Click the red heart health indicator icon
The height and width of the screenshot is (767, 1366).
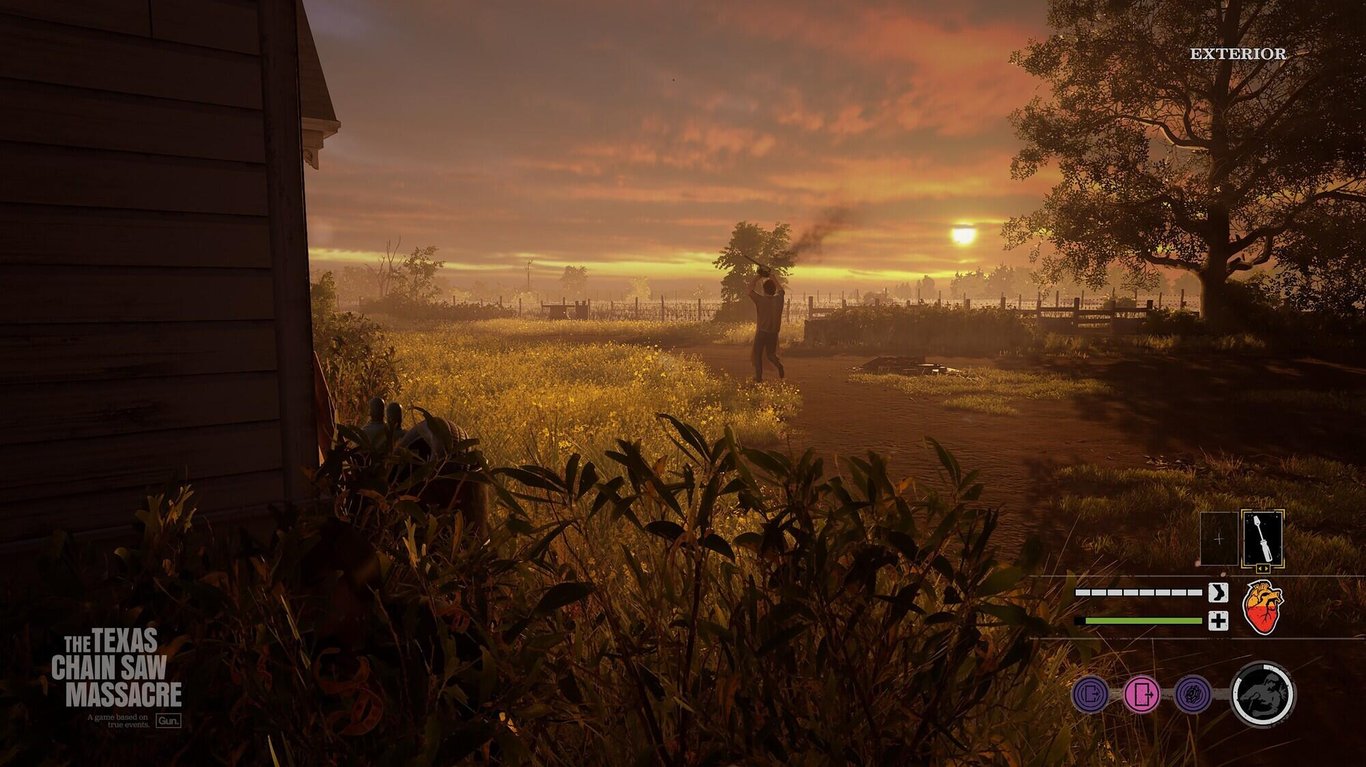[x=1262, y=605]
